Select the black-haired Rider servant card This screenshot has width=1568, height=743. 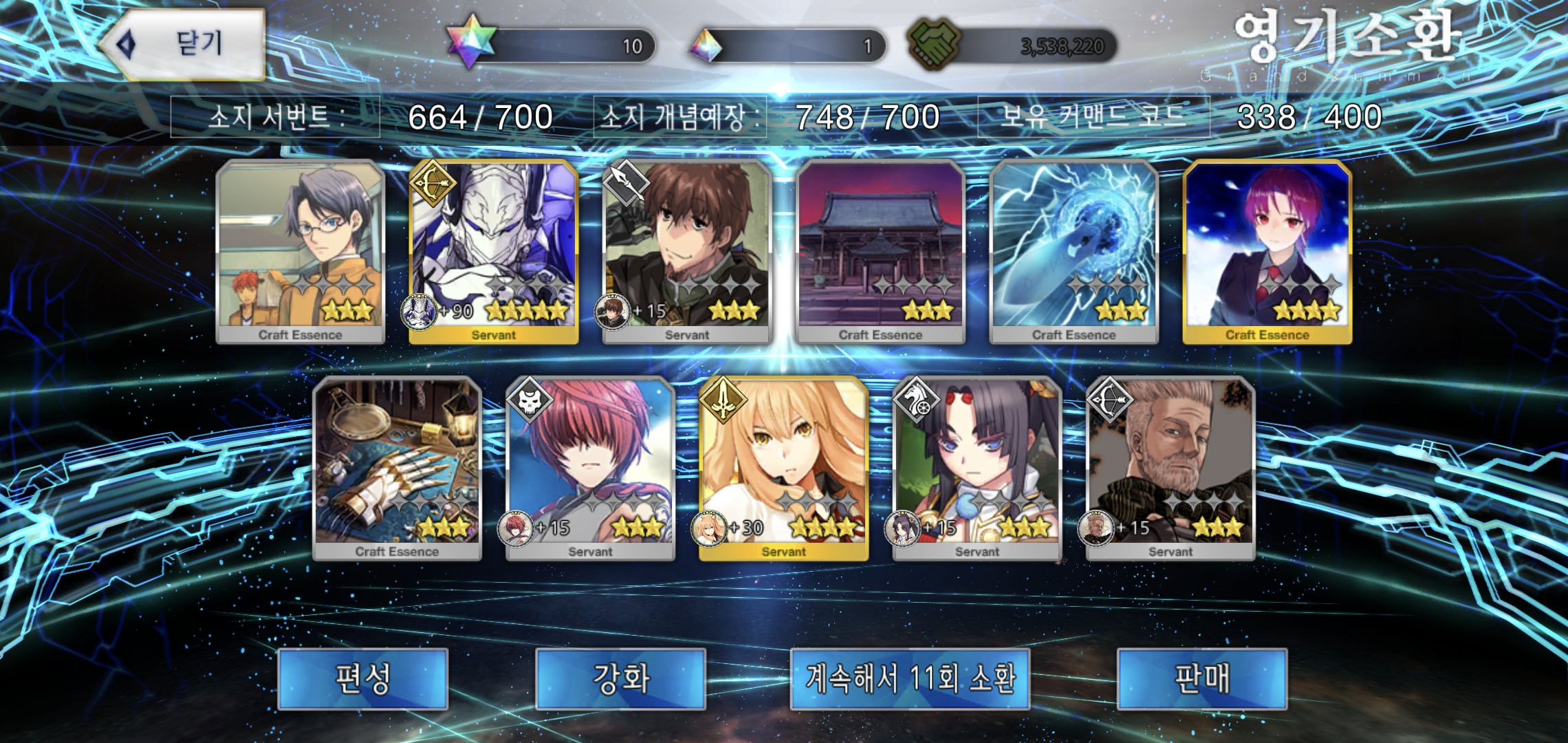[x=977, y=469]
